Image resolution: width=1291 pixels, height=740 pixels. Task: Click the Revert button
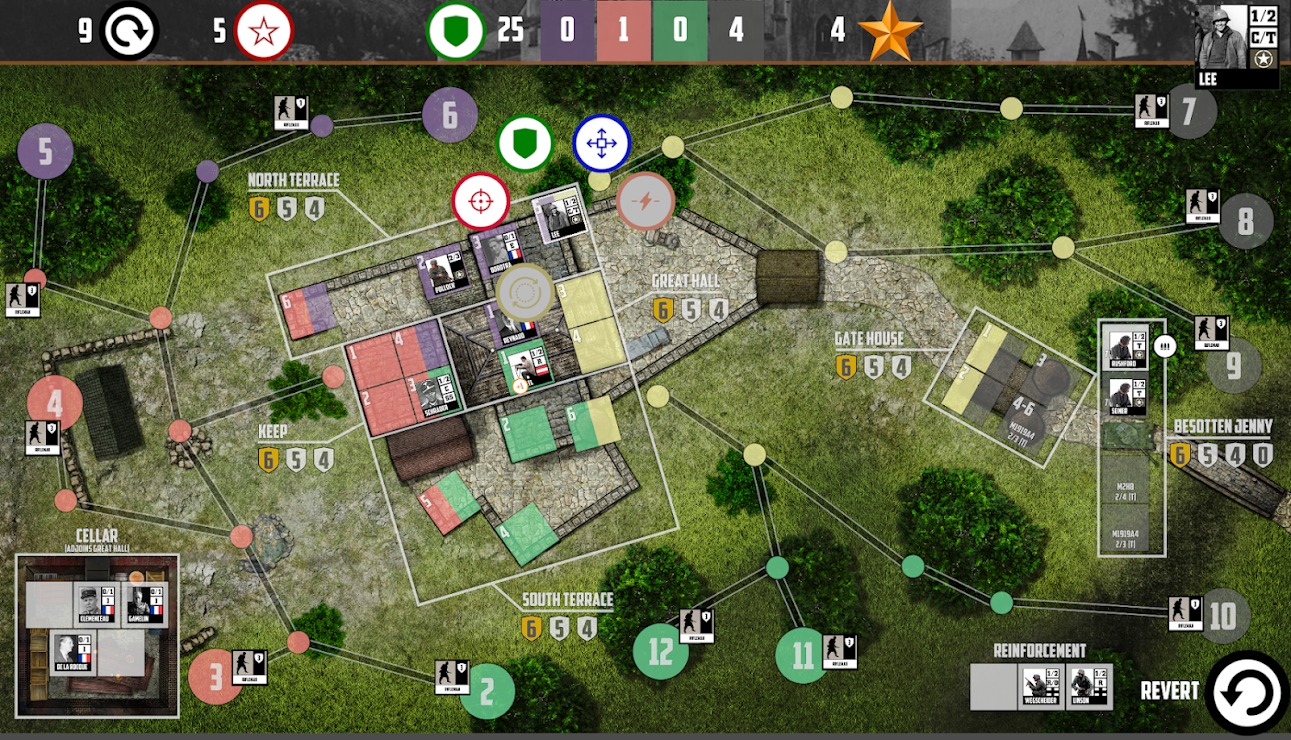point(1247,692)
